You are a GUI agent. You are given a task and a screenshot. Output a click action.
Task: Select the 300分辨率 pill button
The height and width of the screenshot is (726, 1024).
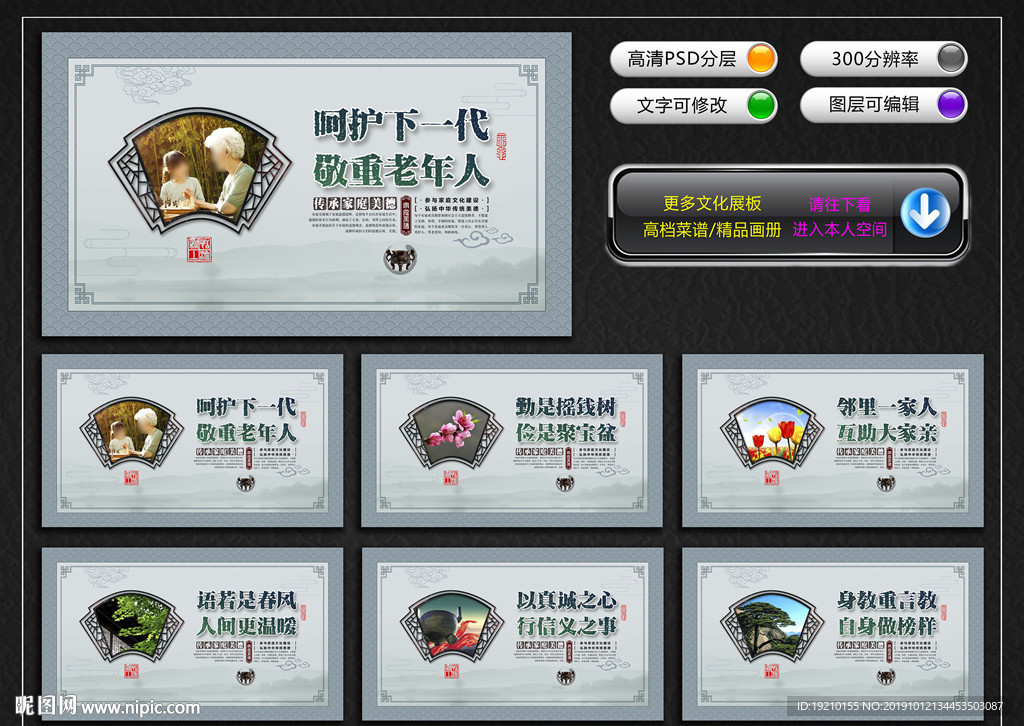pos(883,59)
